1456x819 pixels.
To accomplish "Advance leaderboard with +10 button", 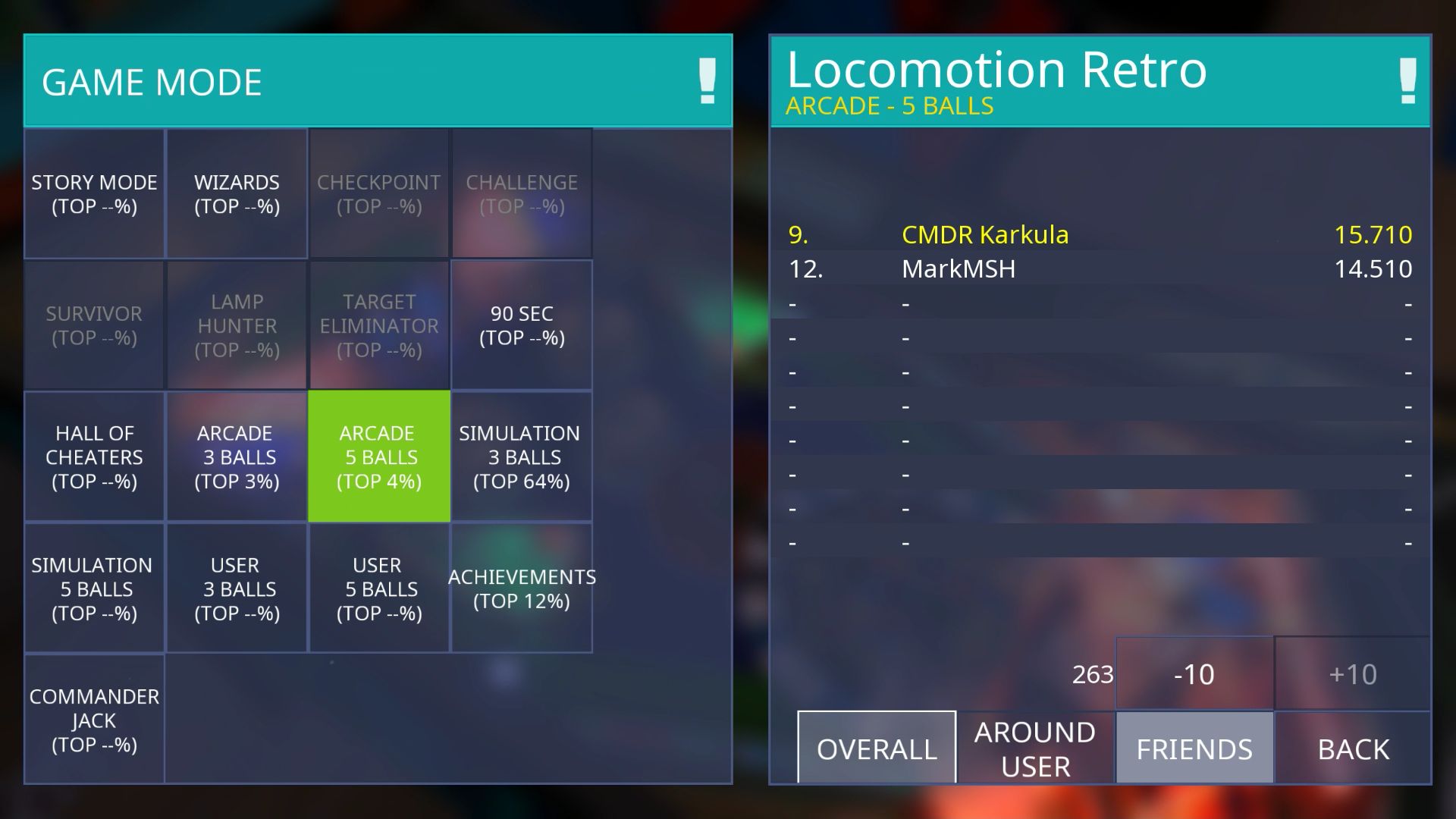I will click(x=1353, y=674).
